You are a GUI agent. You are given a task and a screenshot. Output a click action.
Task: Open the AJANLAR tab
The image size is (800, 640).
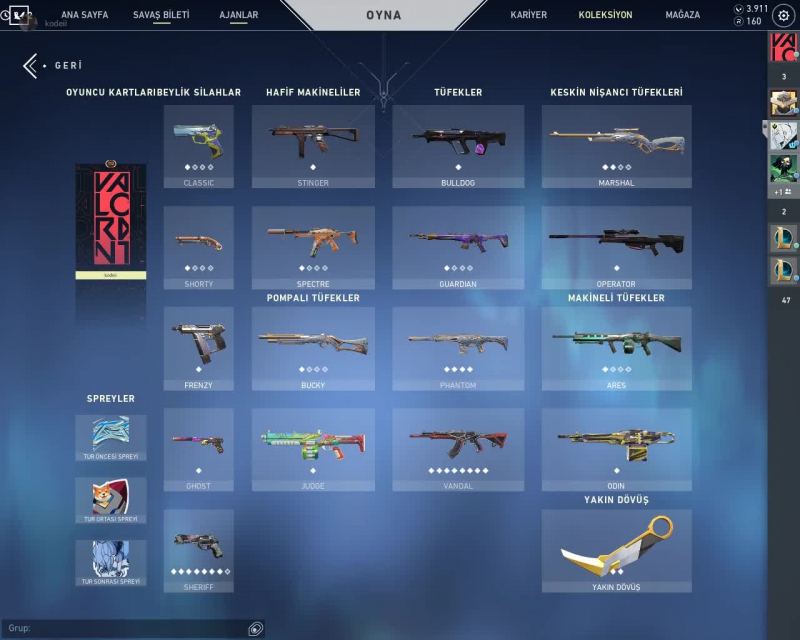coord(238,15)
